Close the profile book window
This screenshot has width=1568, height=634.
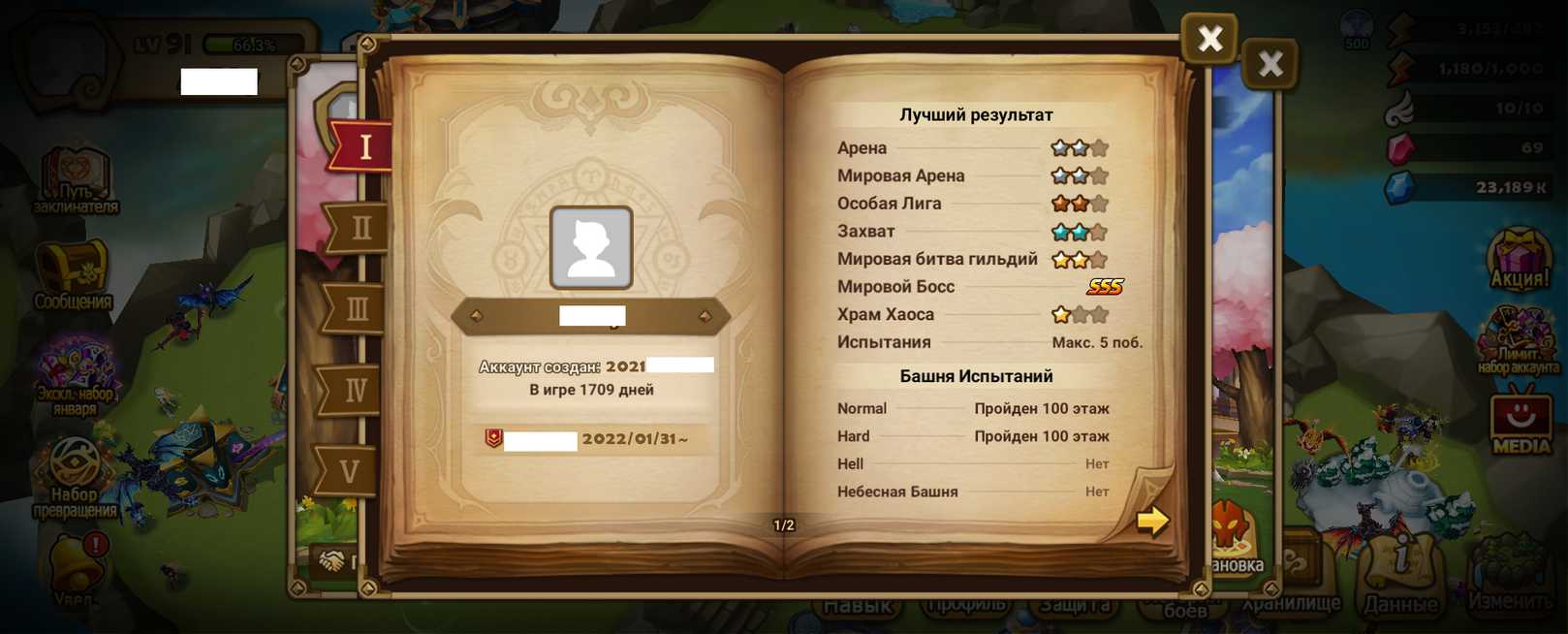coord(1209,39)
